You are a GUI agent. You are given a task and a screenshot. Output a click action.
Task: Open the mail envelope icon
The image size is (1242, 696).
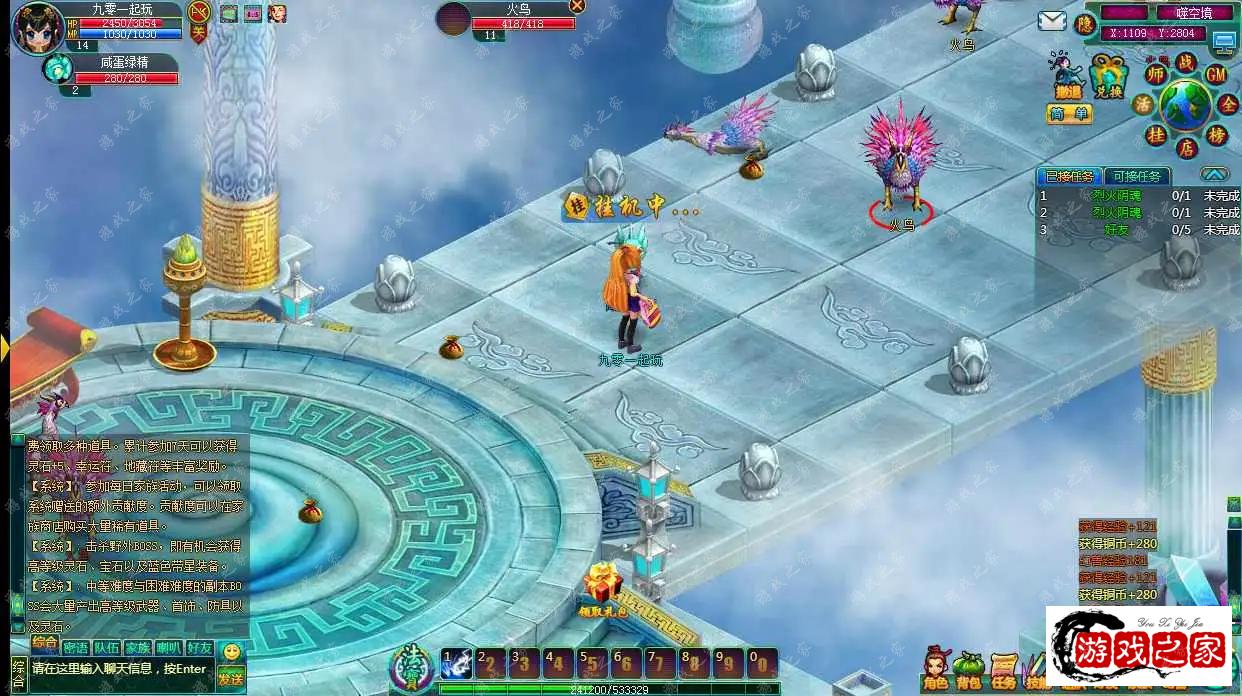pyautogui.click(x=1051, y=21)
